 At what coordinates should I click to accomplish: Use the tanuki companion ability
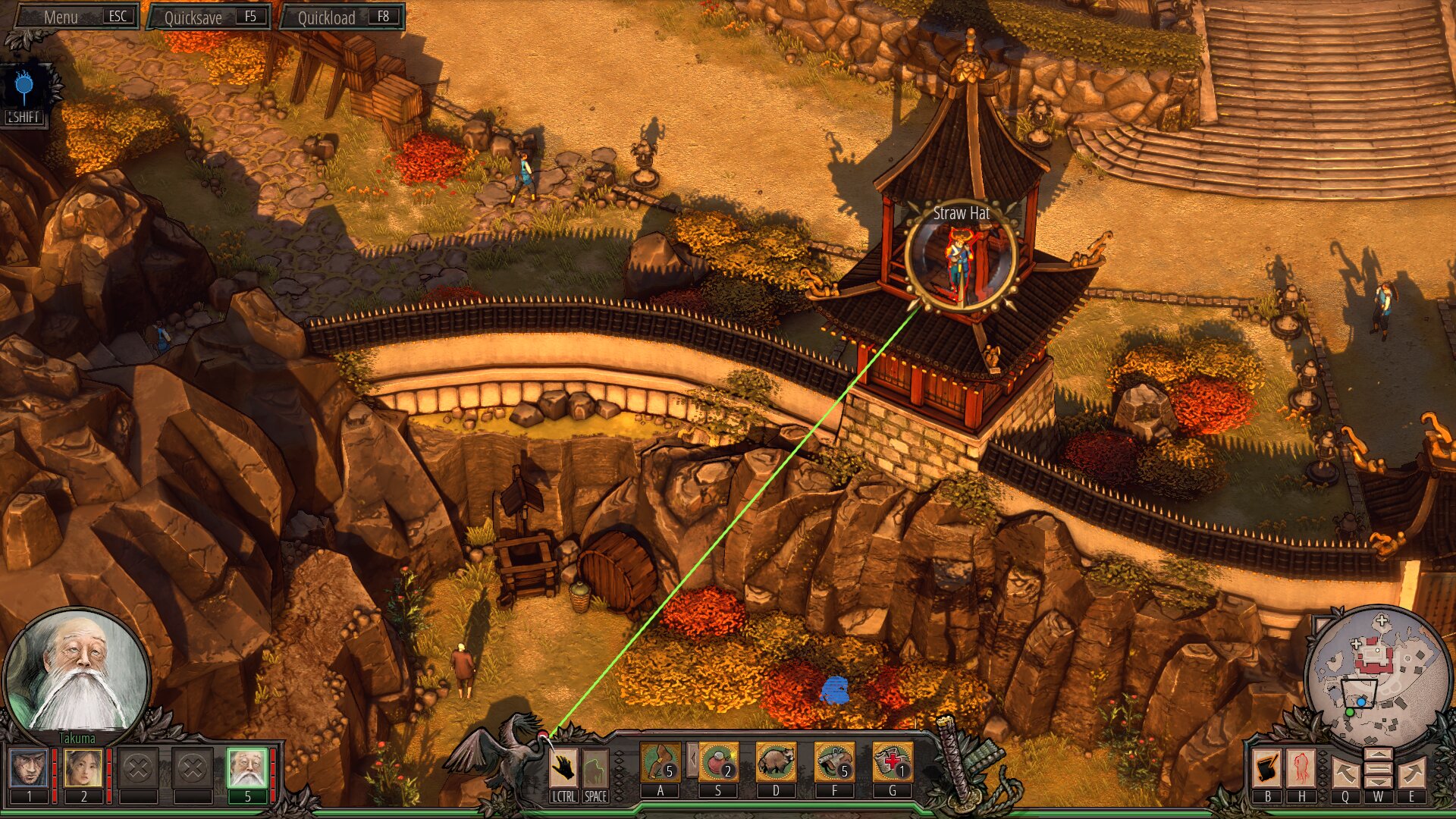(x=776, y=762)
